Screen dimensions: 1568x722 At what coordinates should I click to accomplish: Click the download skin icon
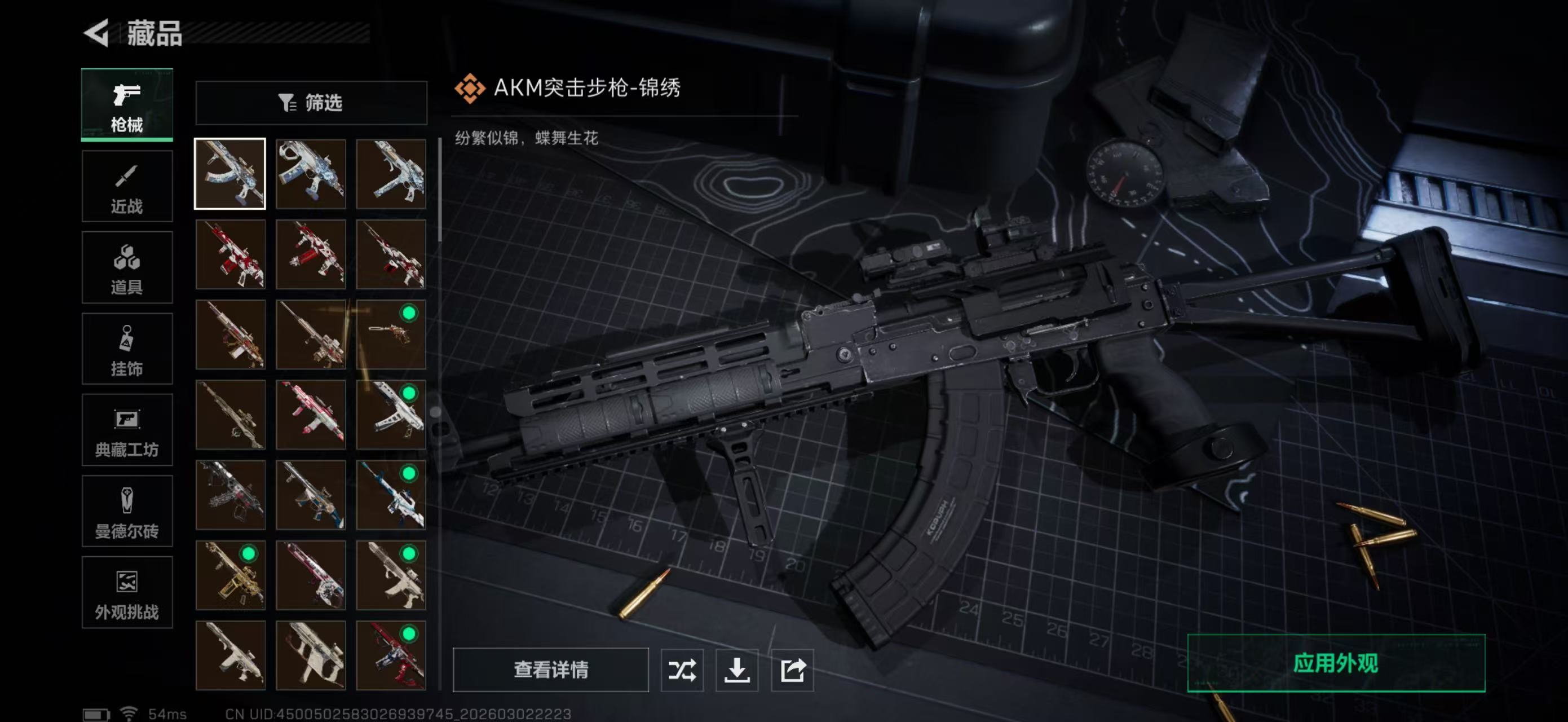click(737, 671)
